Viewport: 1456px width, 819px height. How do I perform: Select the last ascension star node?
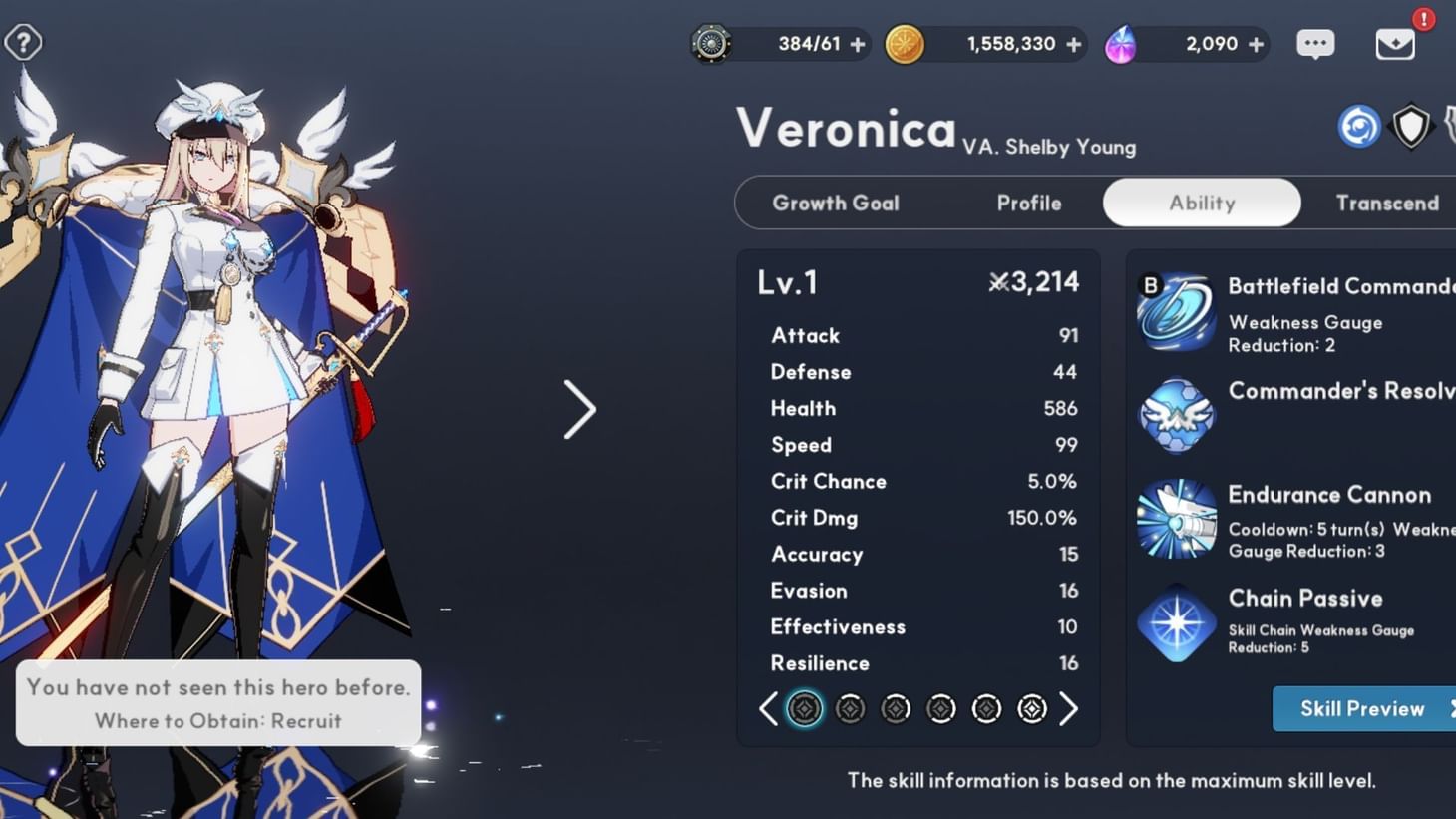coord(1032,708)
